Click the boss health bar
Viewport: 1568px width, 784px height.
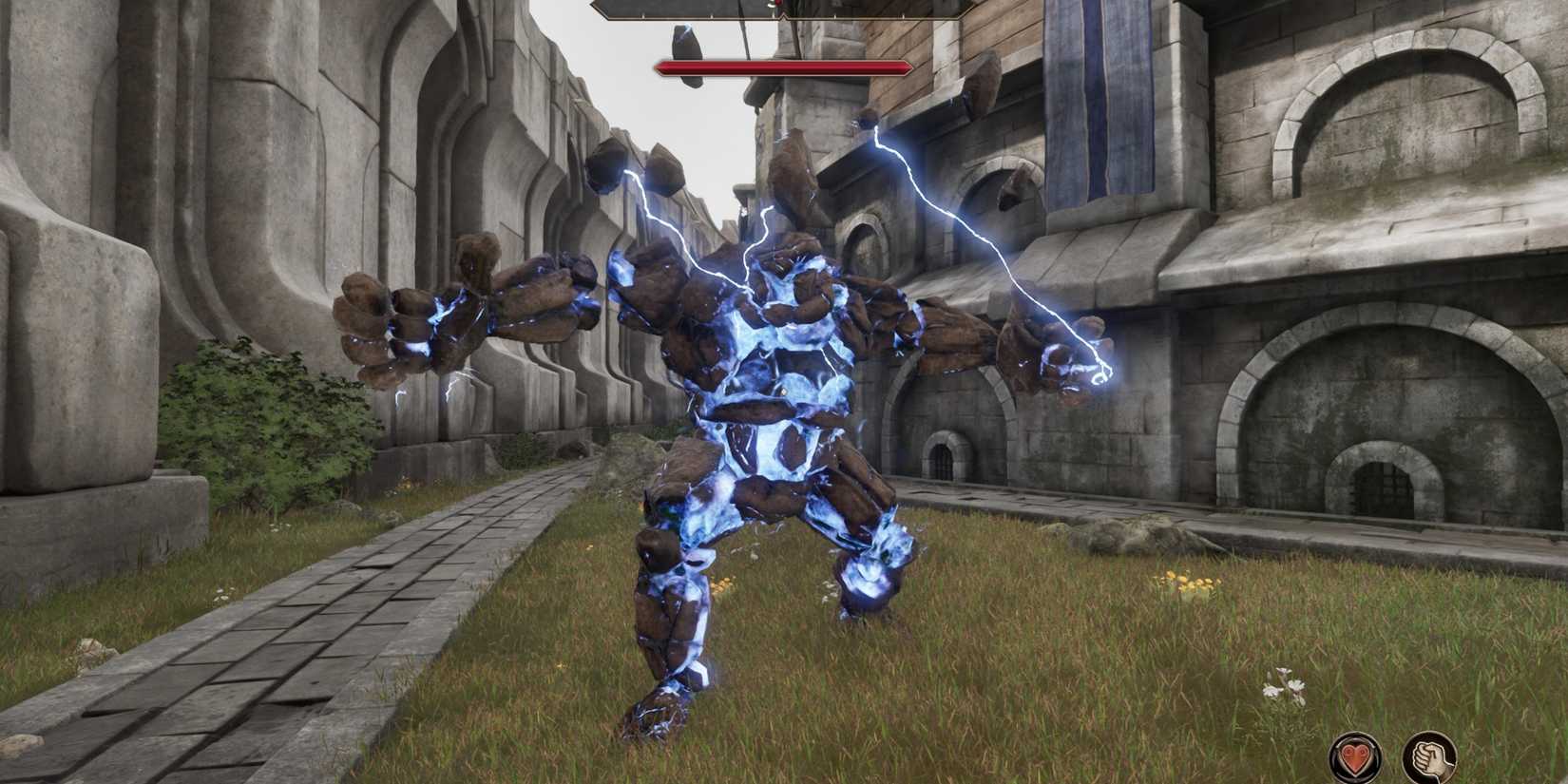782,67
